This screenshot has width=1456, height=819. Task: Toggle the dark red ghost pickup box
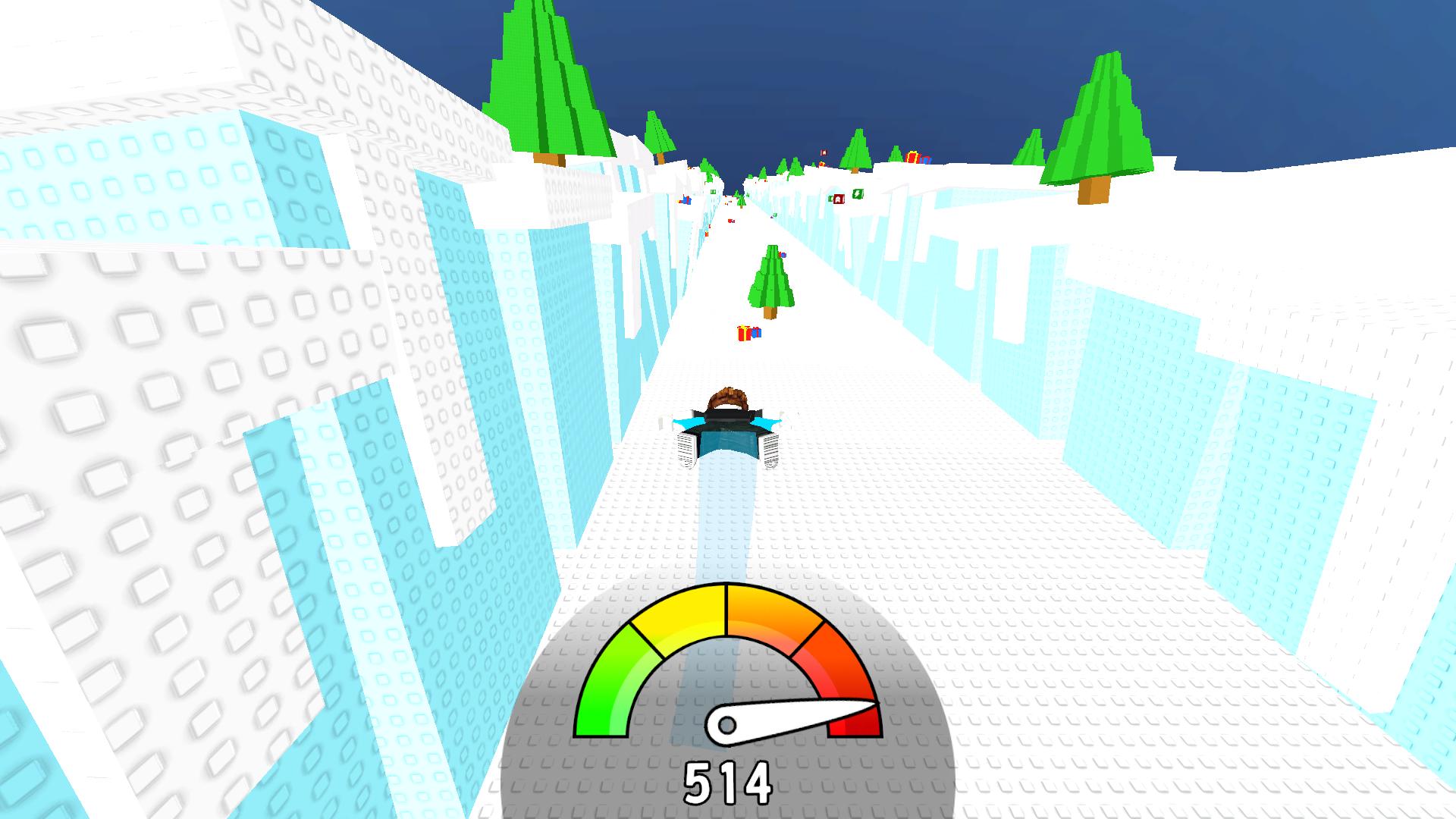click(839, 200)
